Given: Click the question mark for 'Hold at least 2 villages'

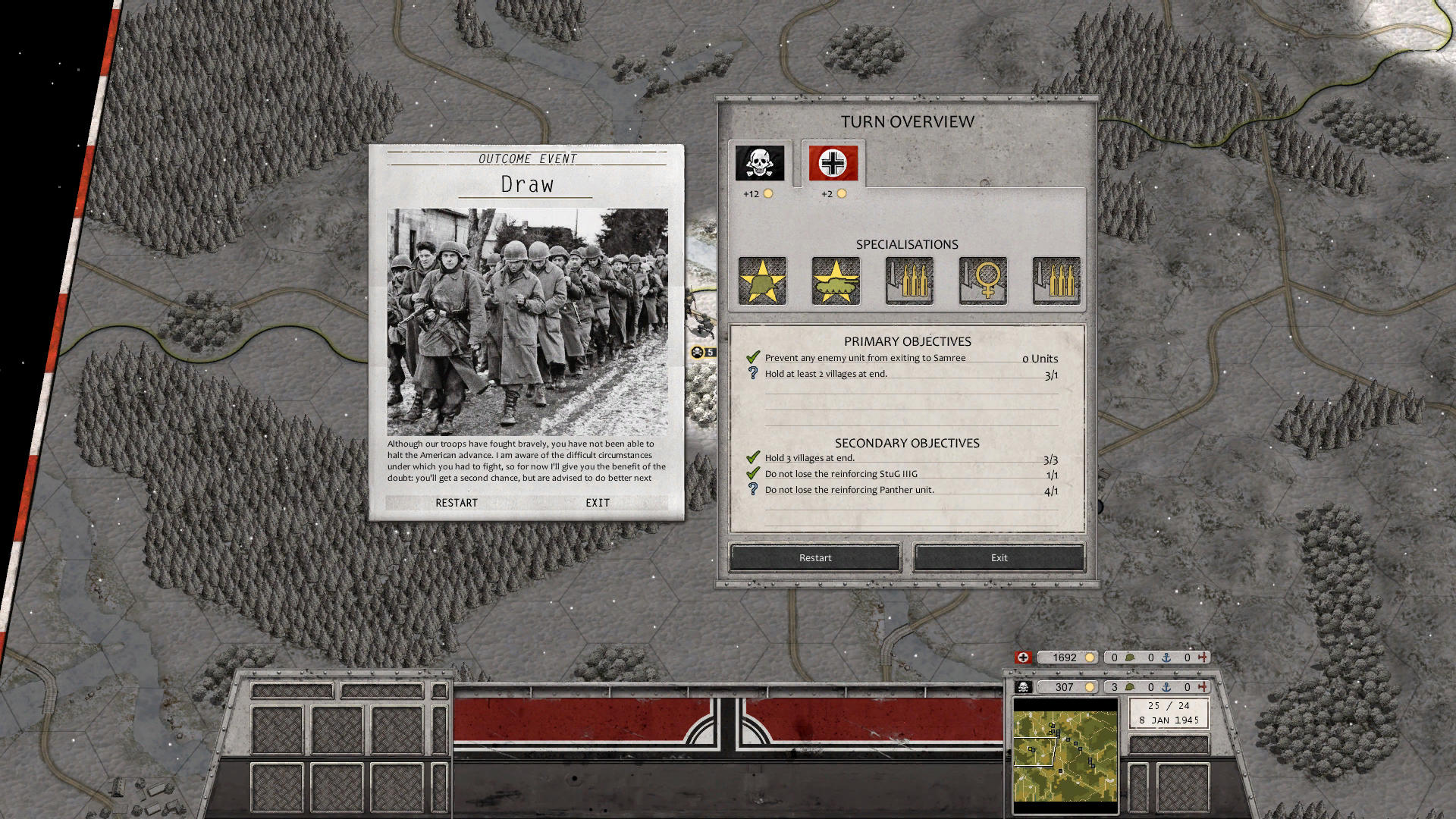Looking at the screenshot, I should pos(752,371).
